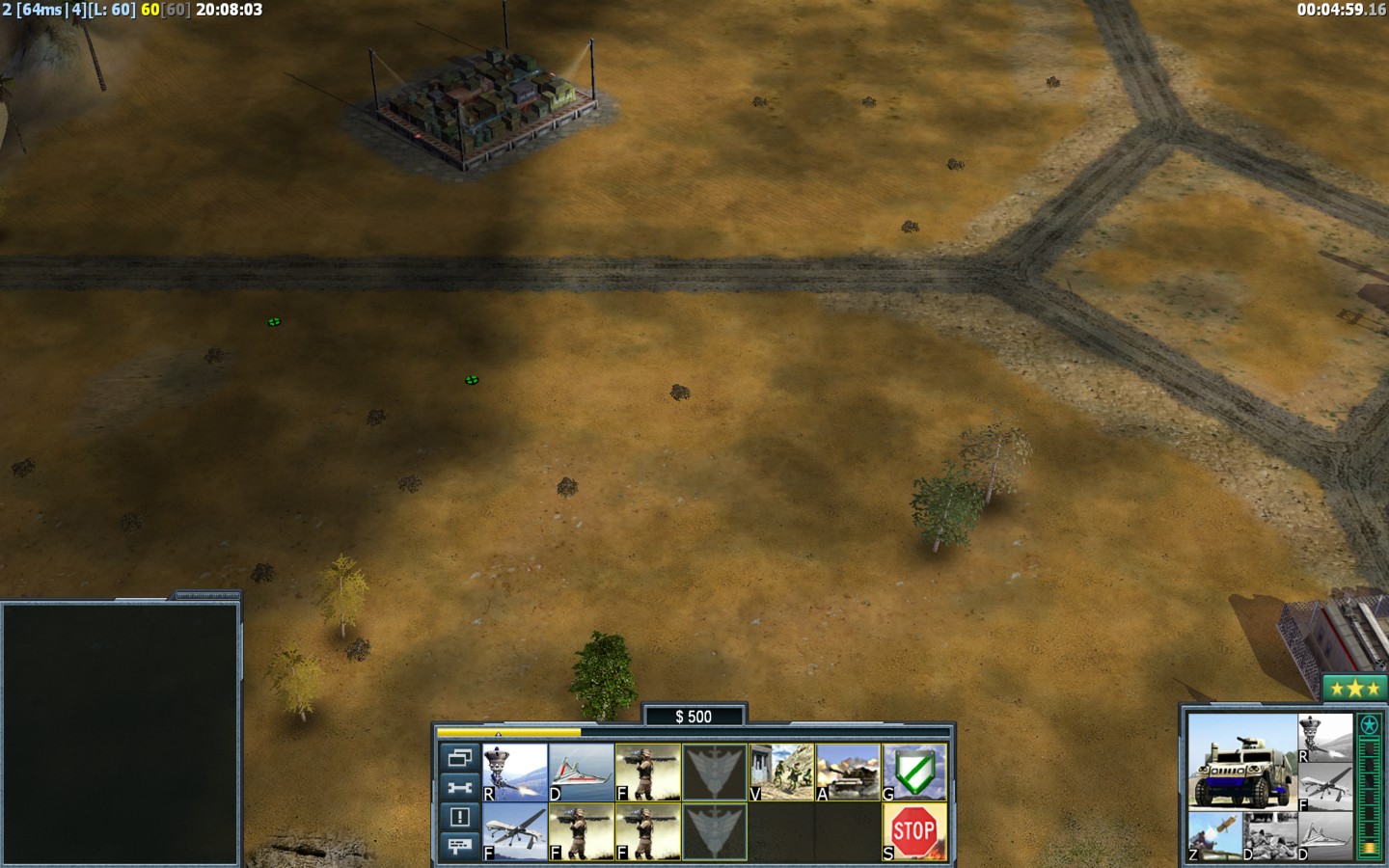Select the Humvee unit portrait
The image size is (1389, 868).
coord(1241,762)
